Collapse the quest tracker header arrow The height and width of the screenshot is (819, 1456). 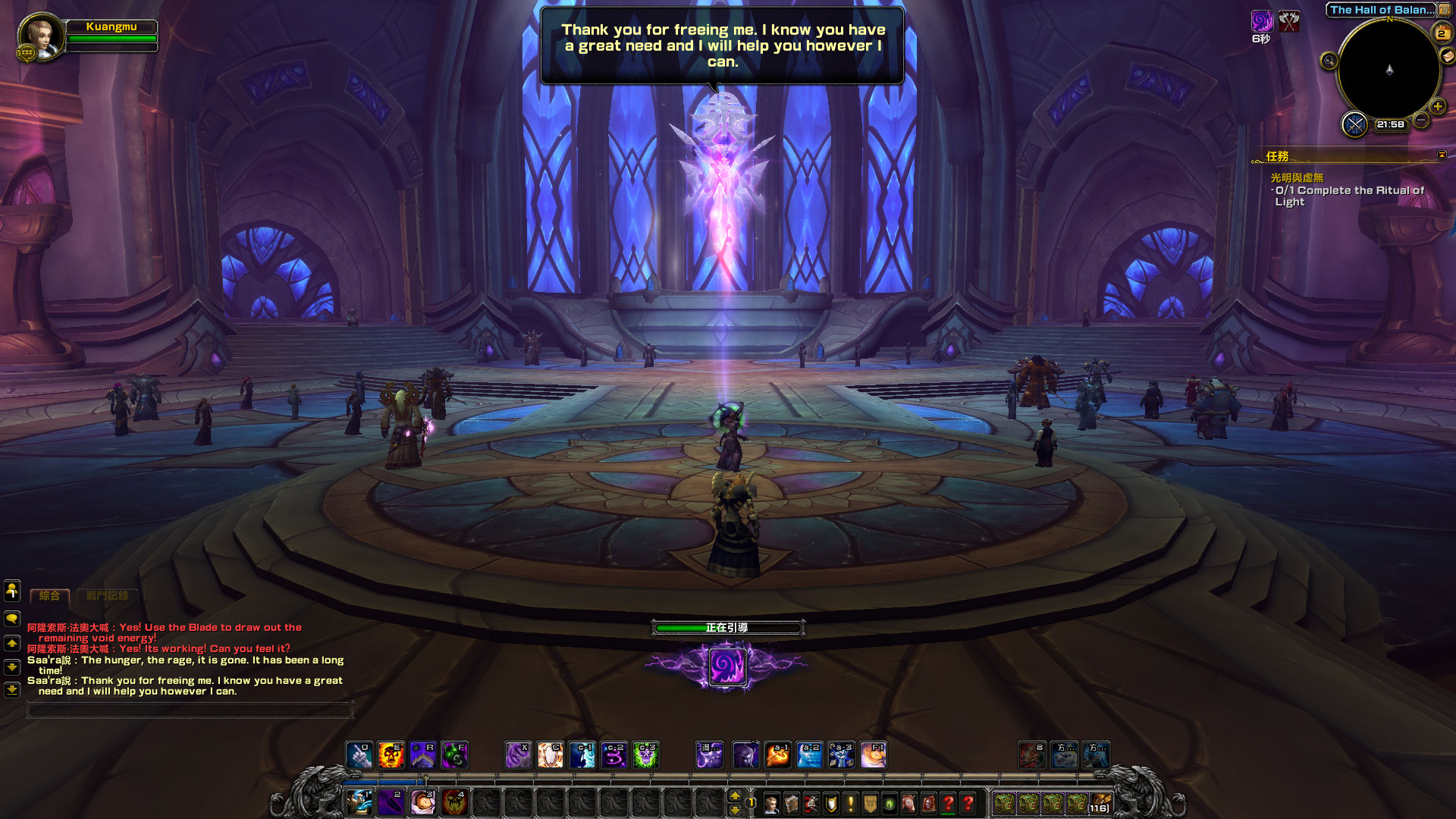tap(1442, 155)
